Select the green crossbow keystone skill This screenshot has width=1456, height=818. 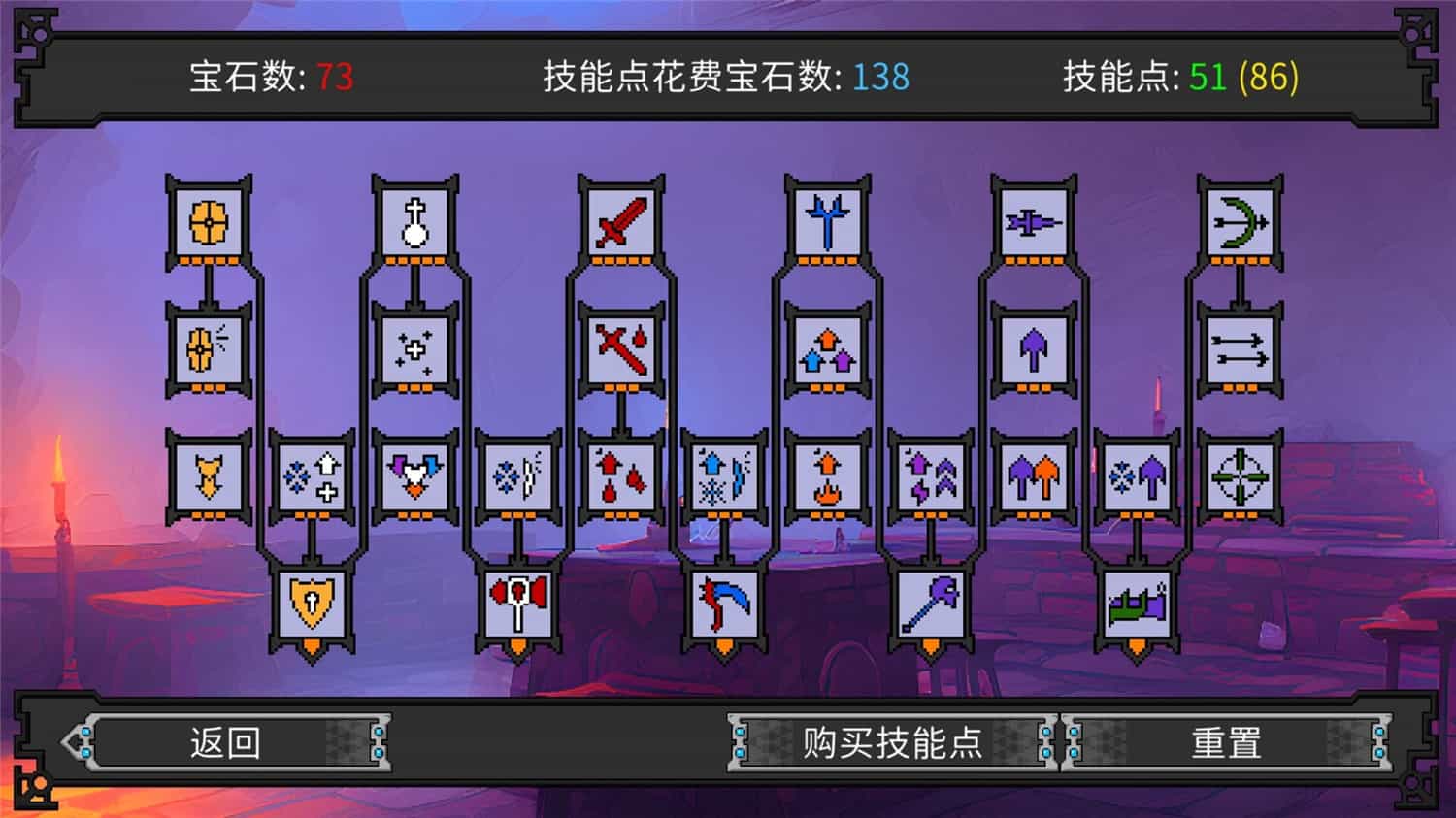pyautogui.click(x=1138, y=604)
